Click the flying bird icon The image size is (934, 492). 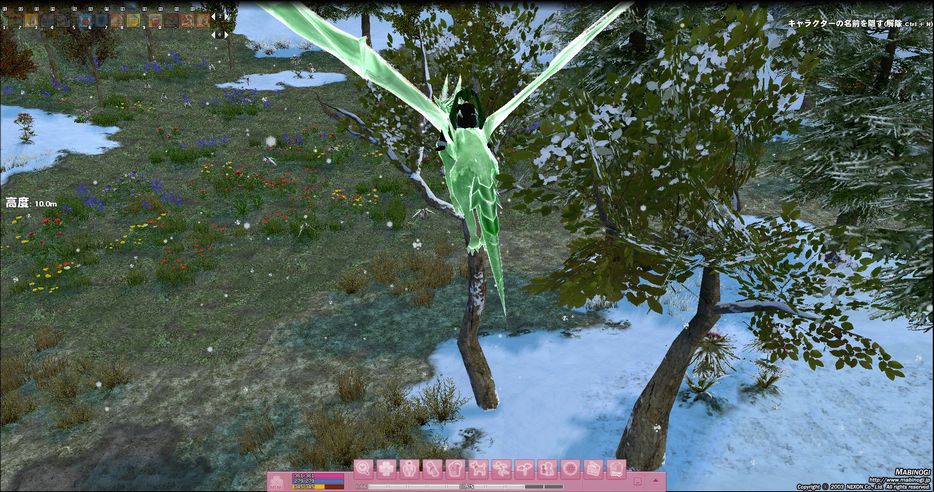524,468
